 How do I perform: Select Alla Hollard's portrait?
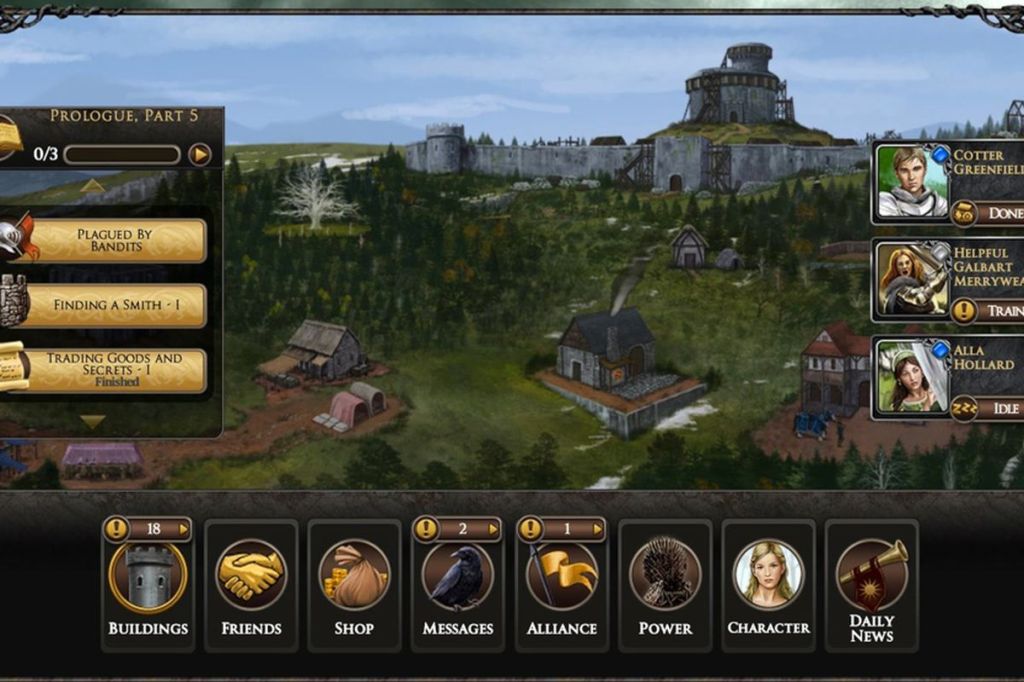[912, 377]
